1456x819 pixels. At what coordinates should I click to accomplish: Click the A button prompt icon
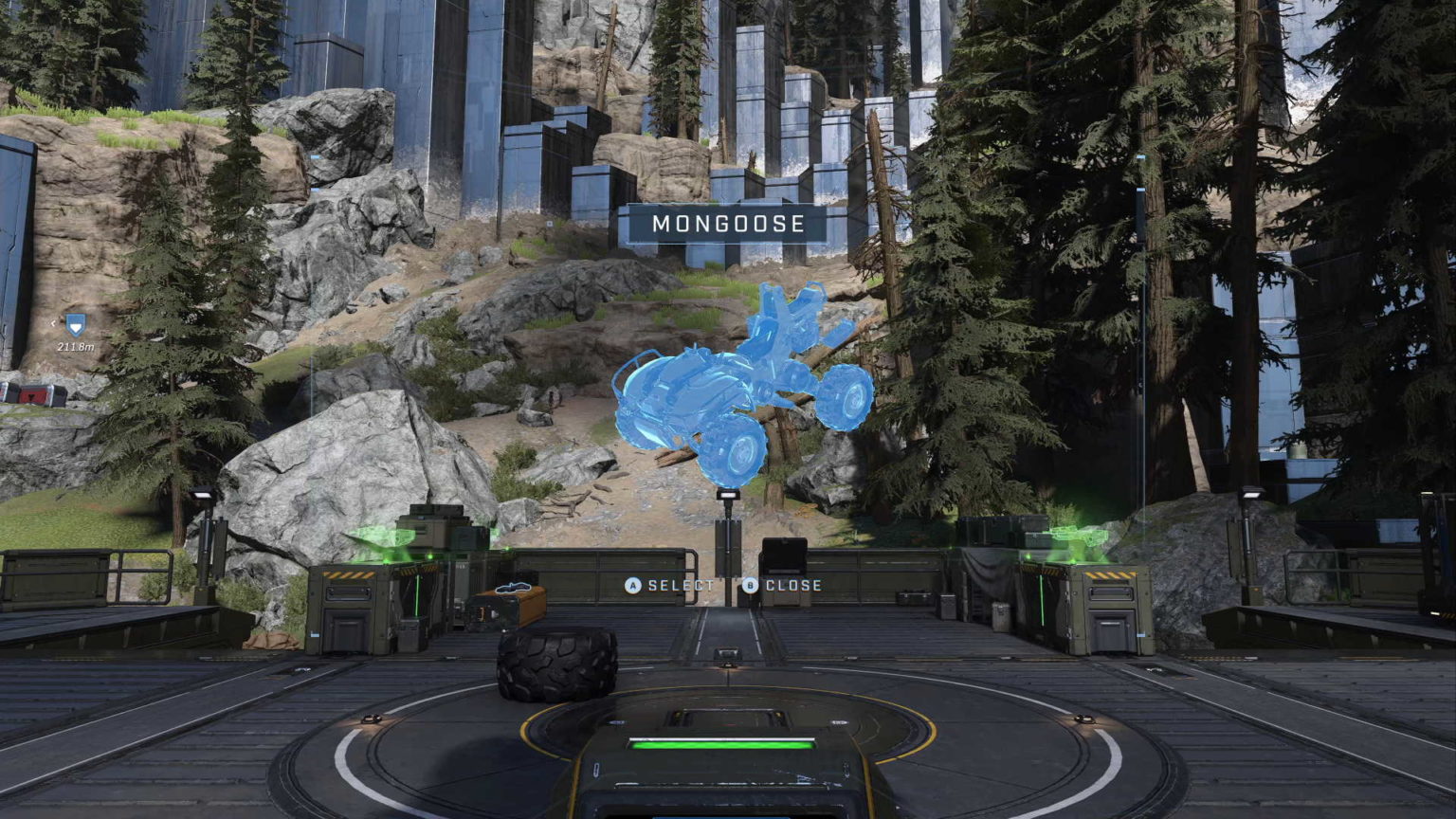(x=631, y=585)
